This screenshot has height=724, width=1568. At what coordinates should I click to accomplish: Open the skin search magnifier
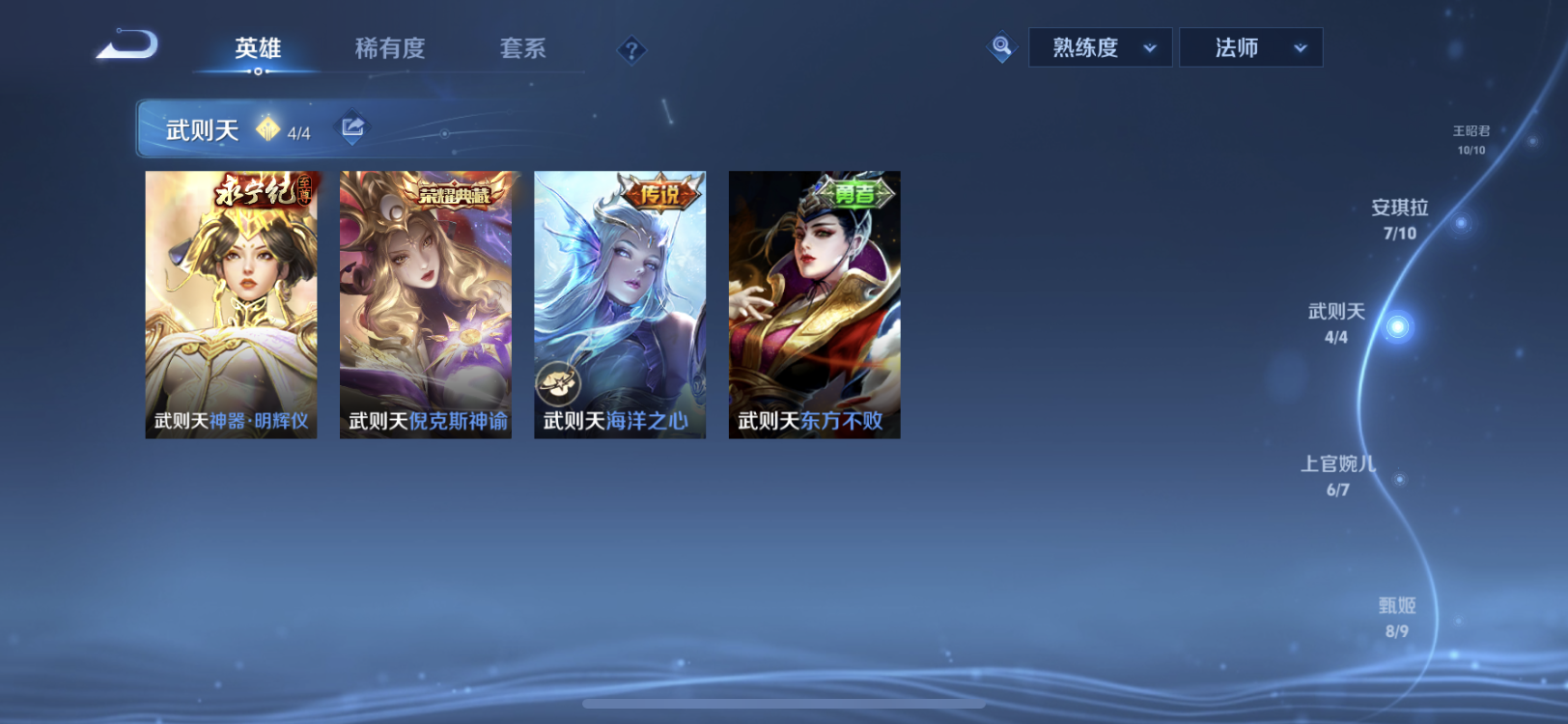pos(1001,46)
